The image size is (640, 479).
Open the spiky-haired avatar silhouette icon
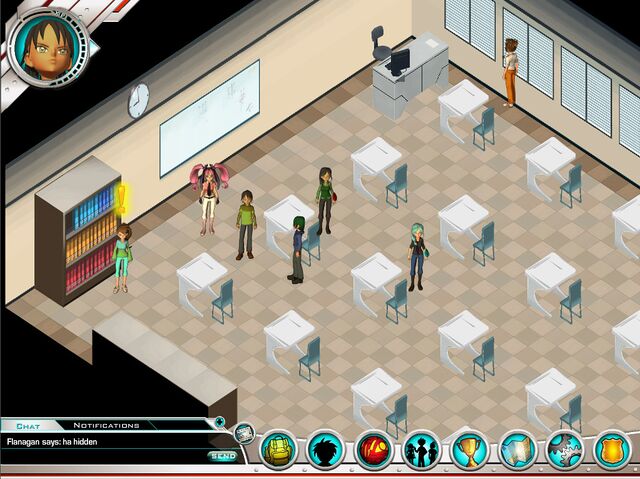pos(326,450)
